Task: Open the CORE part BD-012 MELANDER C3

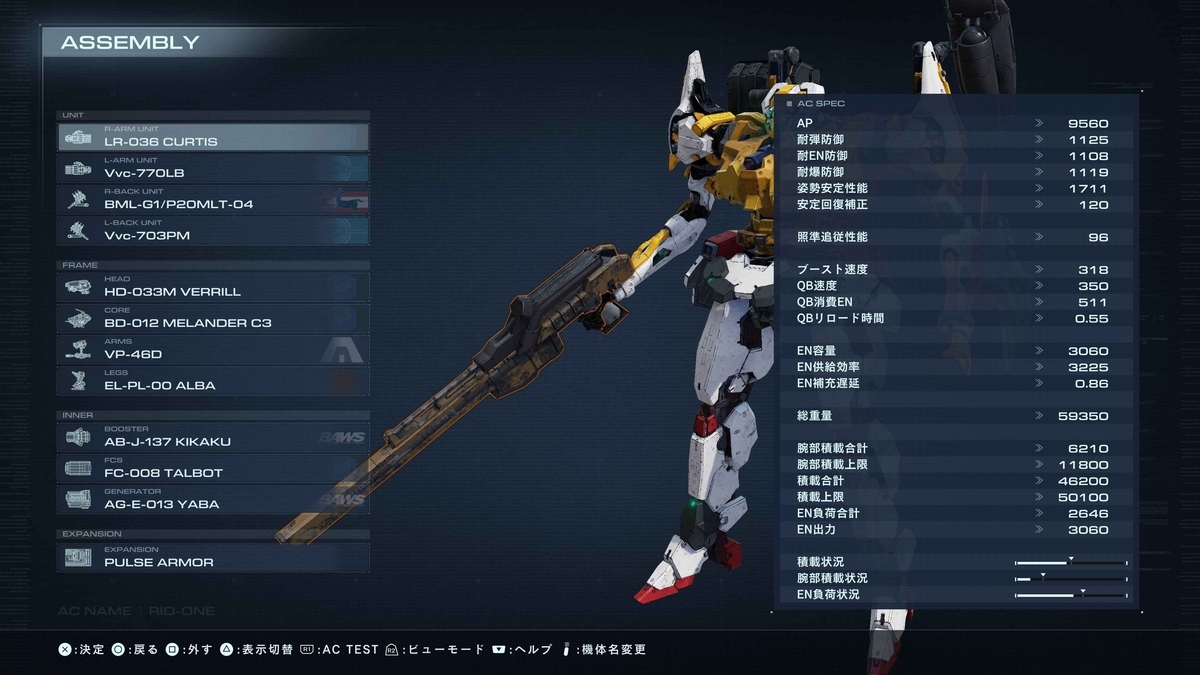Action: click(213, 318)
